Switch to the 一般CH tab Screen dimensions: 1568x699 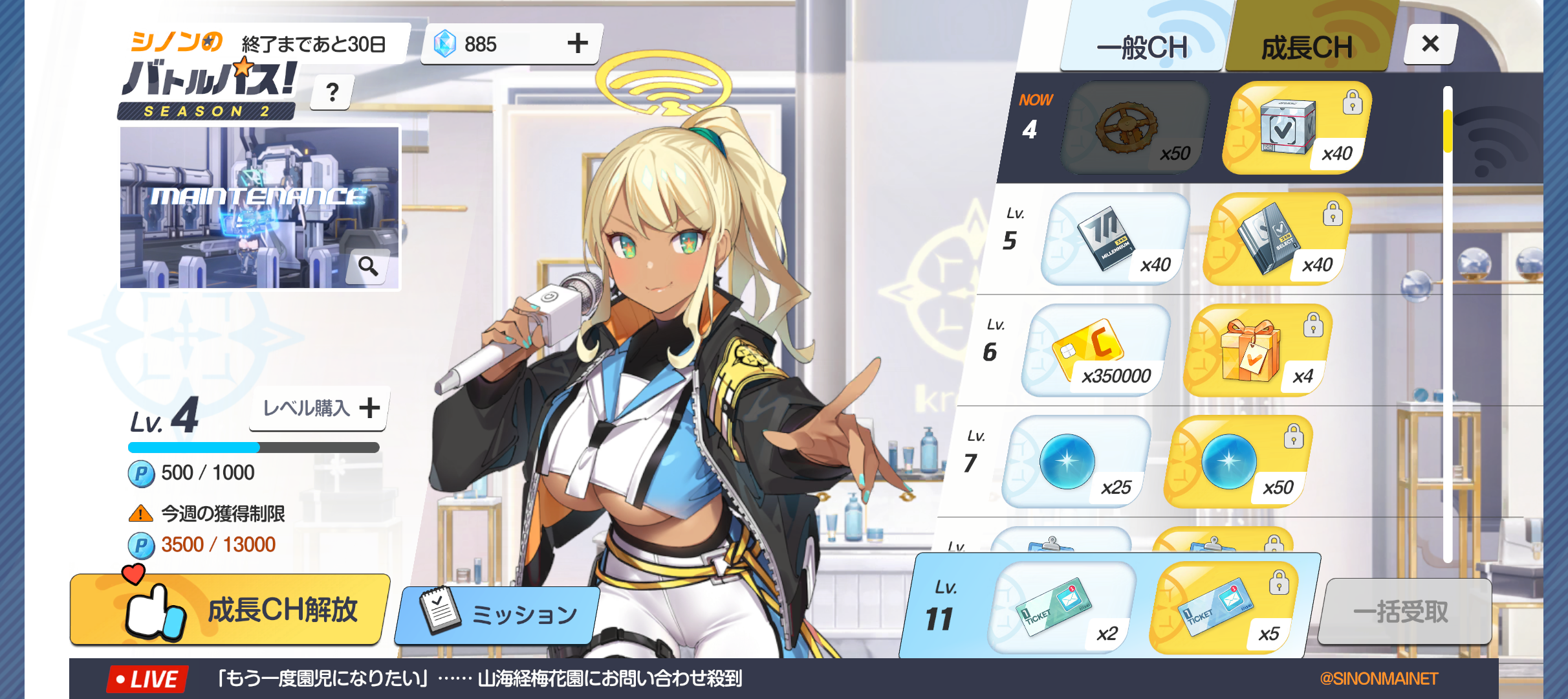coord(1142,47)
